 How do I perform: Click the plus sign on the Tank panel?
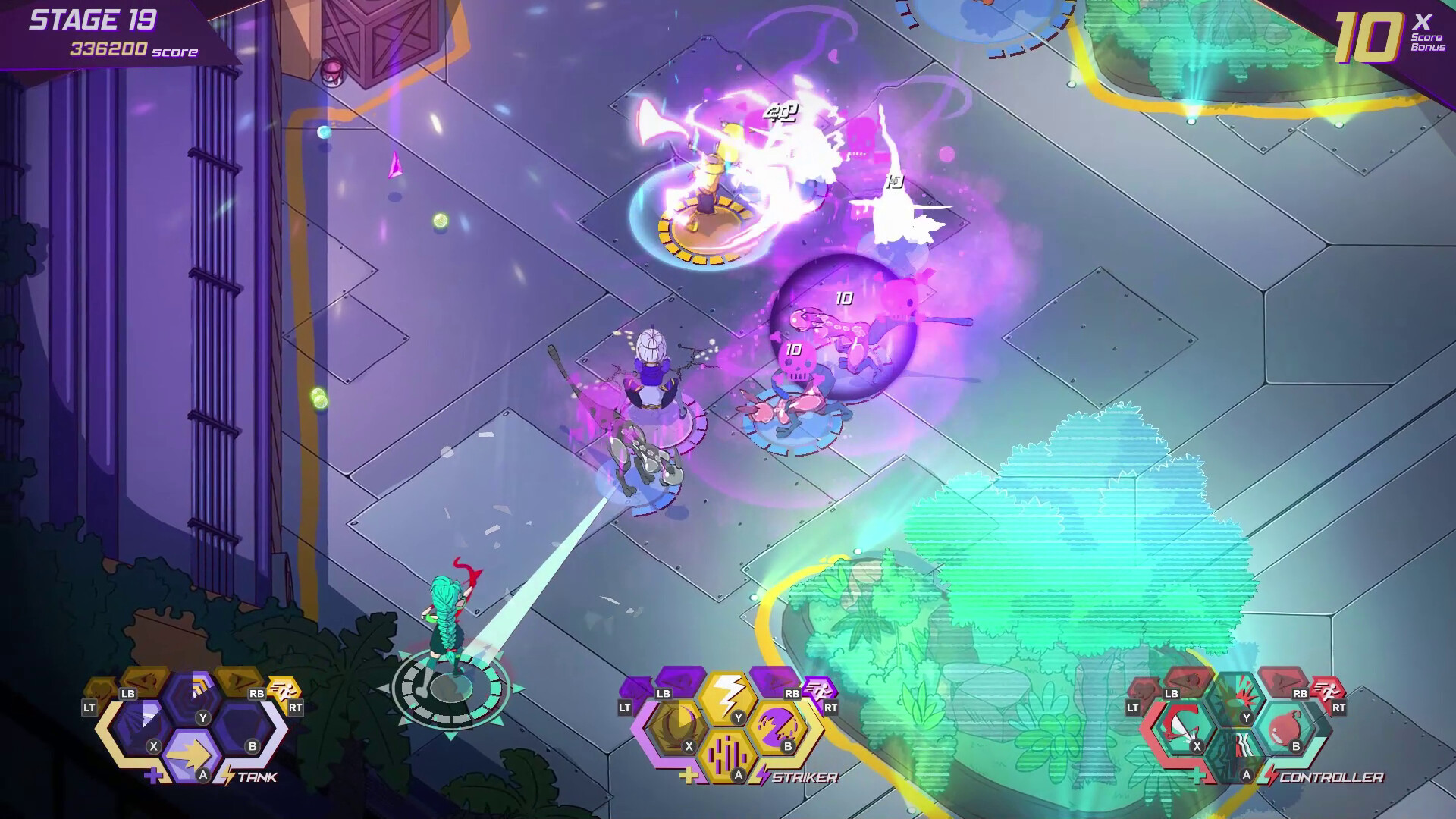coord(154,776)
